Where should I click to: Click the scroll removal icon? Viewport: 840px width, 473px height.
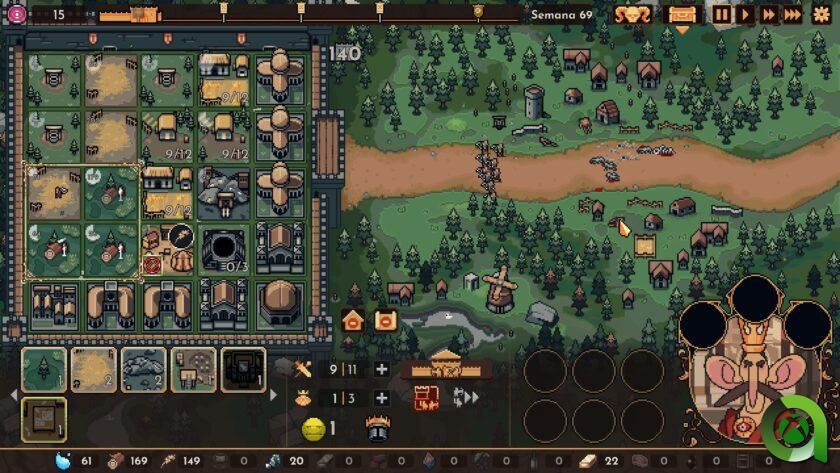[x=384, y=320]
